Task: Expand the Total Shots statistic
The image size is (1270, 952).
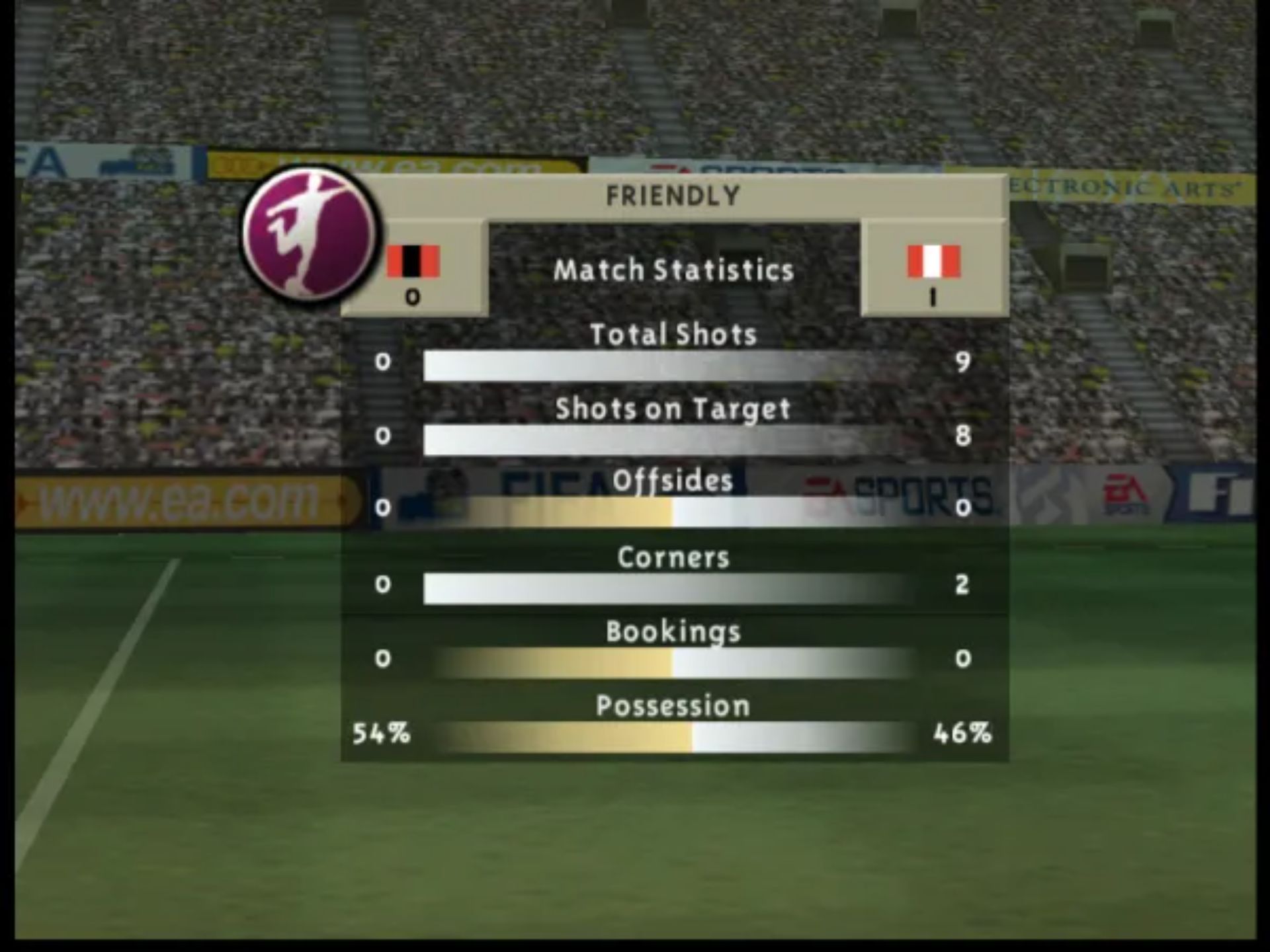Action: (x=675, y=334)
